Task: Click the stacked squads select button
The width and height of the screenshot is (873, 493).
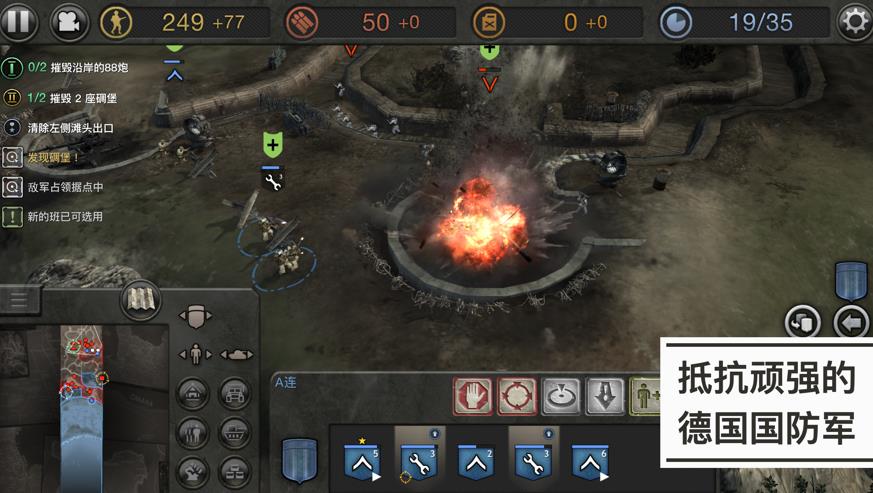Action: (803, 322)
